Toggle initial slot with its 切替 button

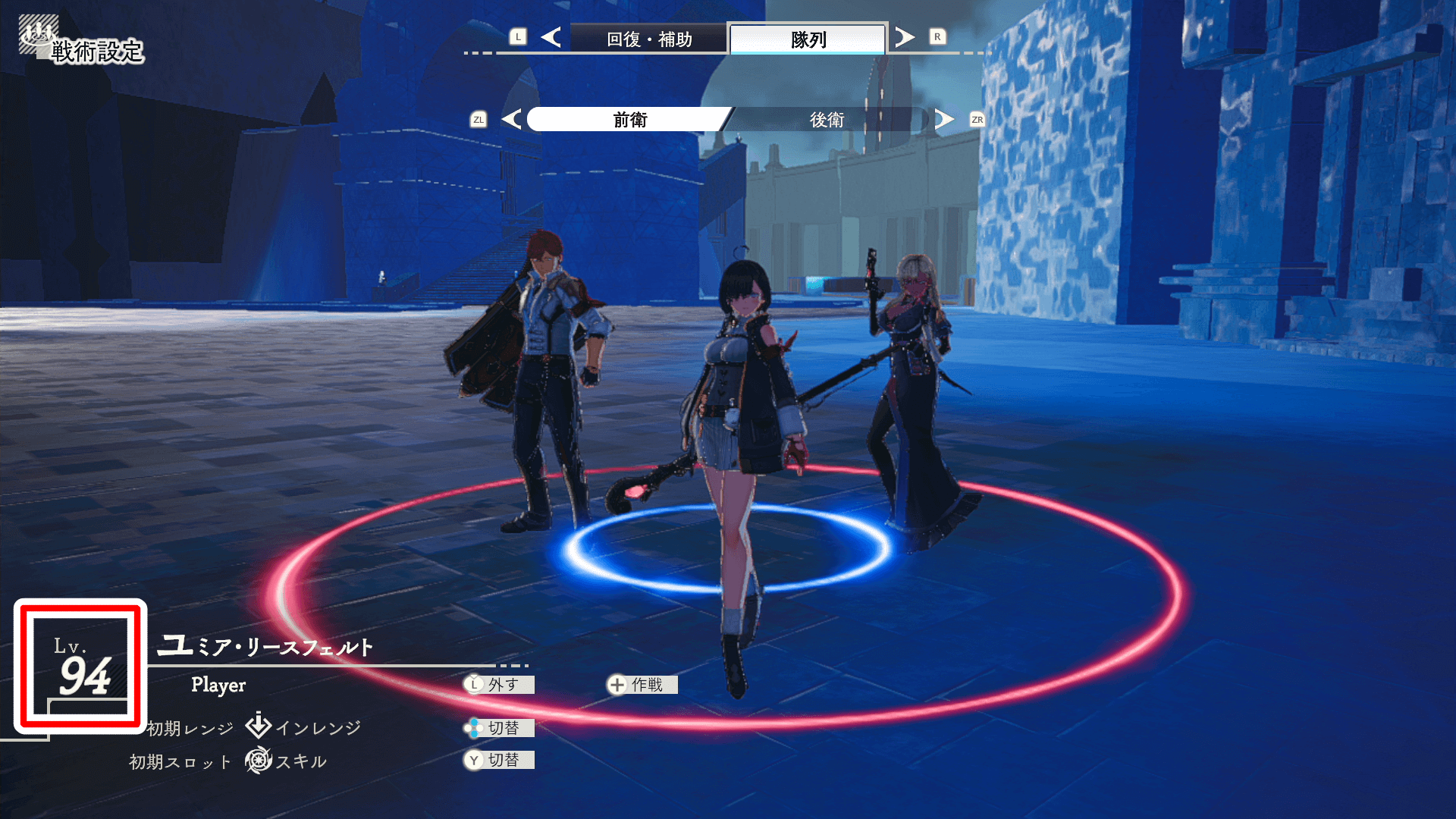[x=500, y=760]
